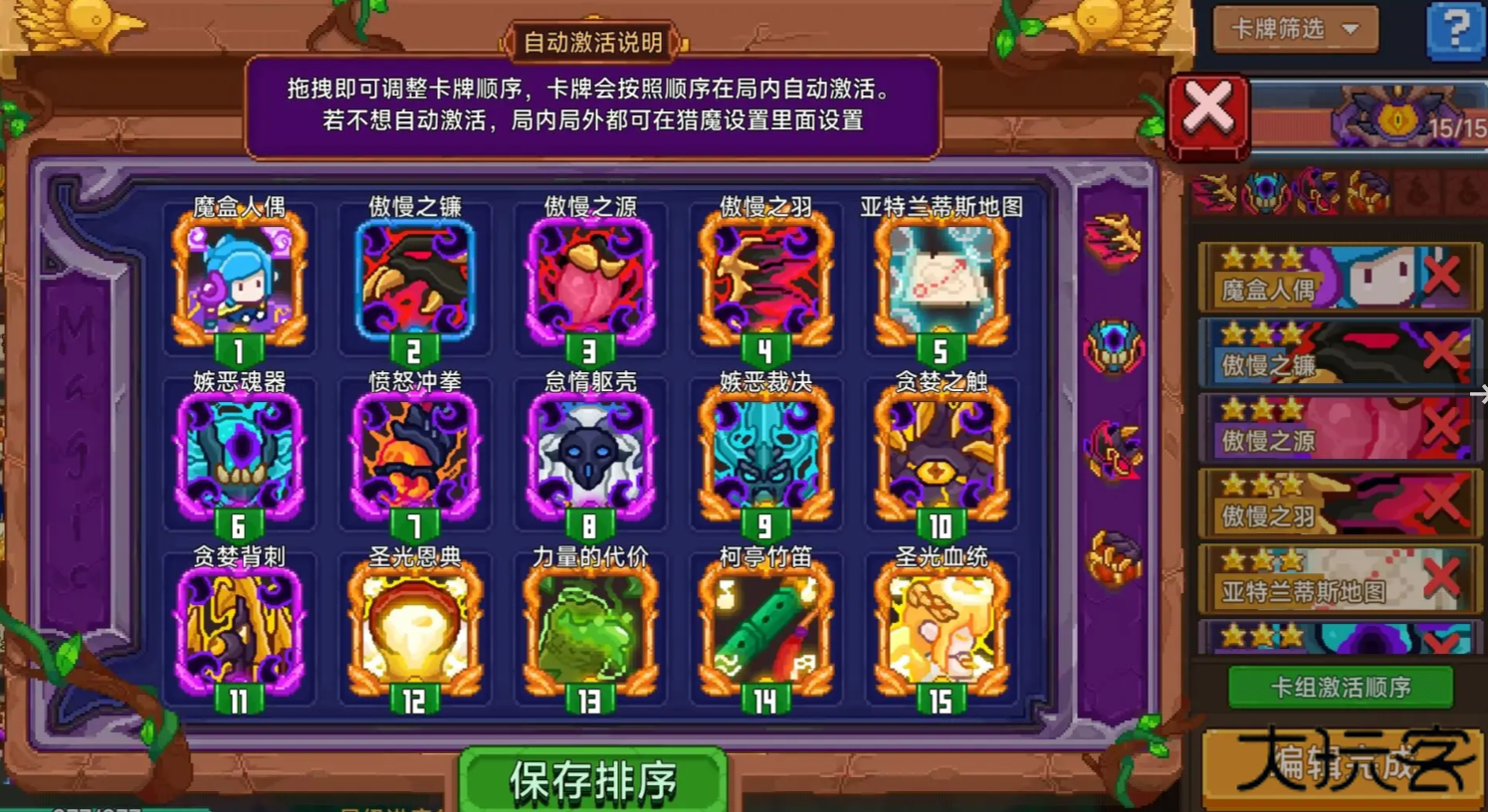Select the 亚特兰蒂斯地图 card numbered 5
Screen dimensions: 1488x812
pyautogui.click(x=940, y=282)
